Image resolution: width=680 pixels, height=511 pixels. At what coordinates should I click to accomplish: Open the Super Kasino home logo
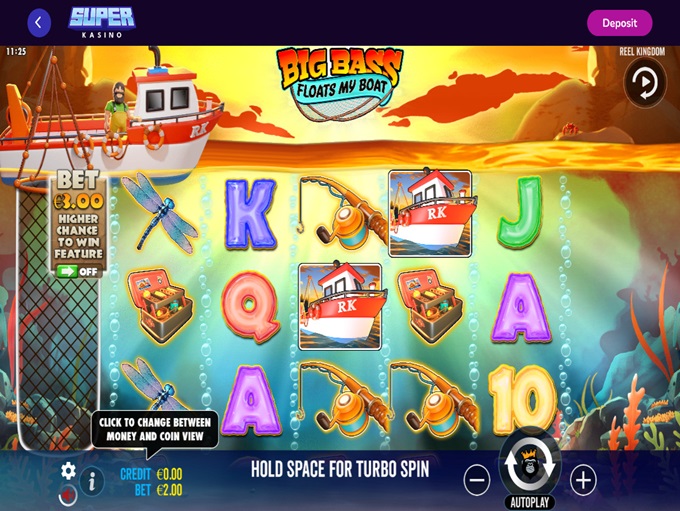click(x=101, y=22)
